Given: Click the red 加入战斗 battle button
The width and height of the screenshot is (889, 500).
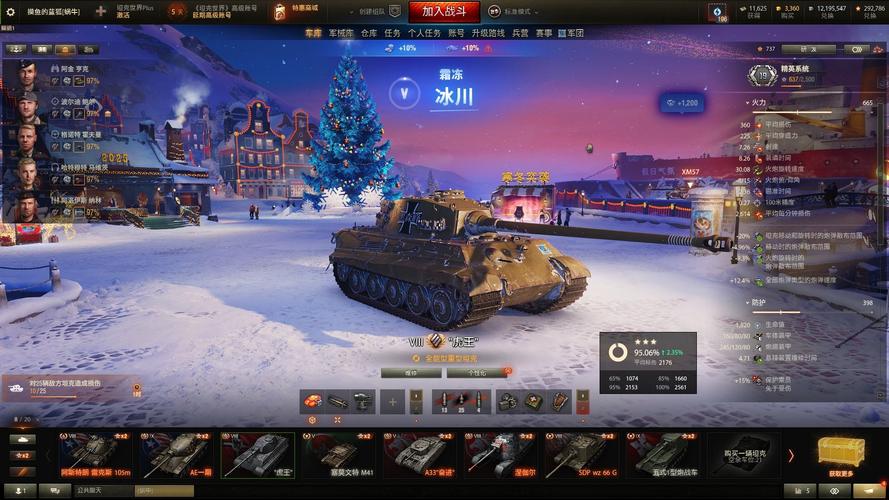Looking at the screenshot, I should click(x=450, y=12).
